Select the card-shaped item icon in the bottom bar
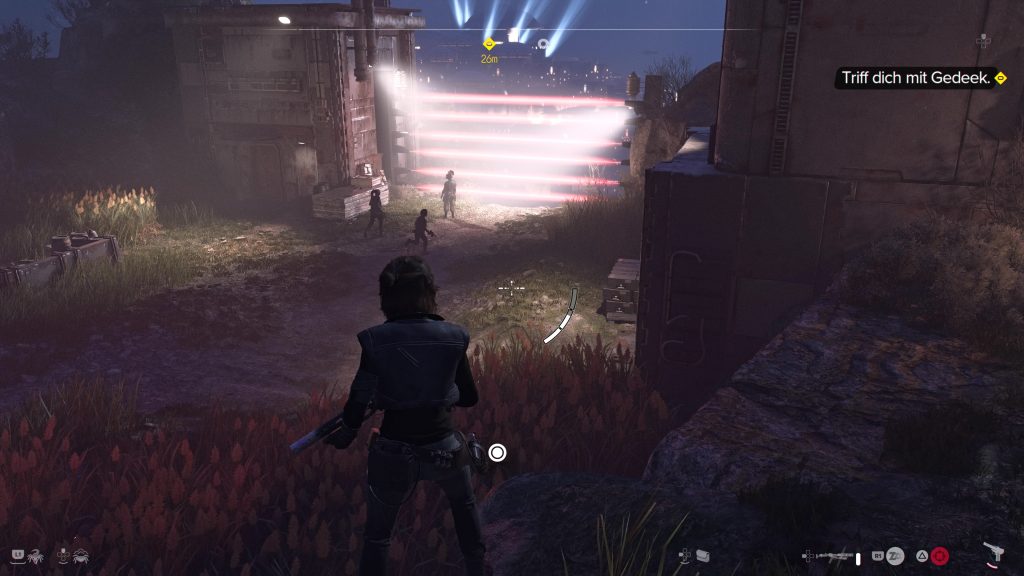Image resolution: width=1024 pixels, height=576 pixels. click(x=704, y=555)
